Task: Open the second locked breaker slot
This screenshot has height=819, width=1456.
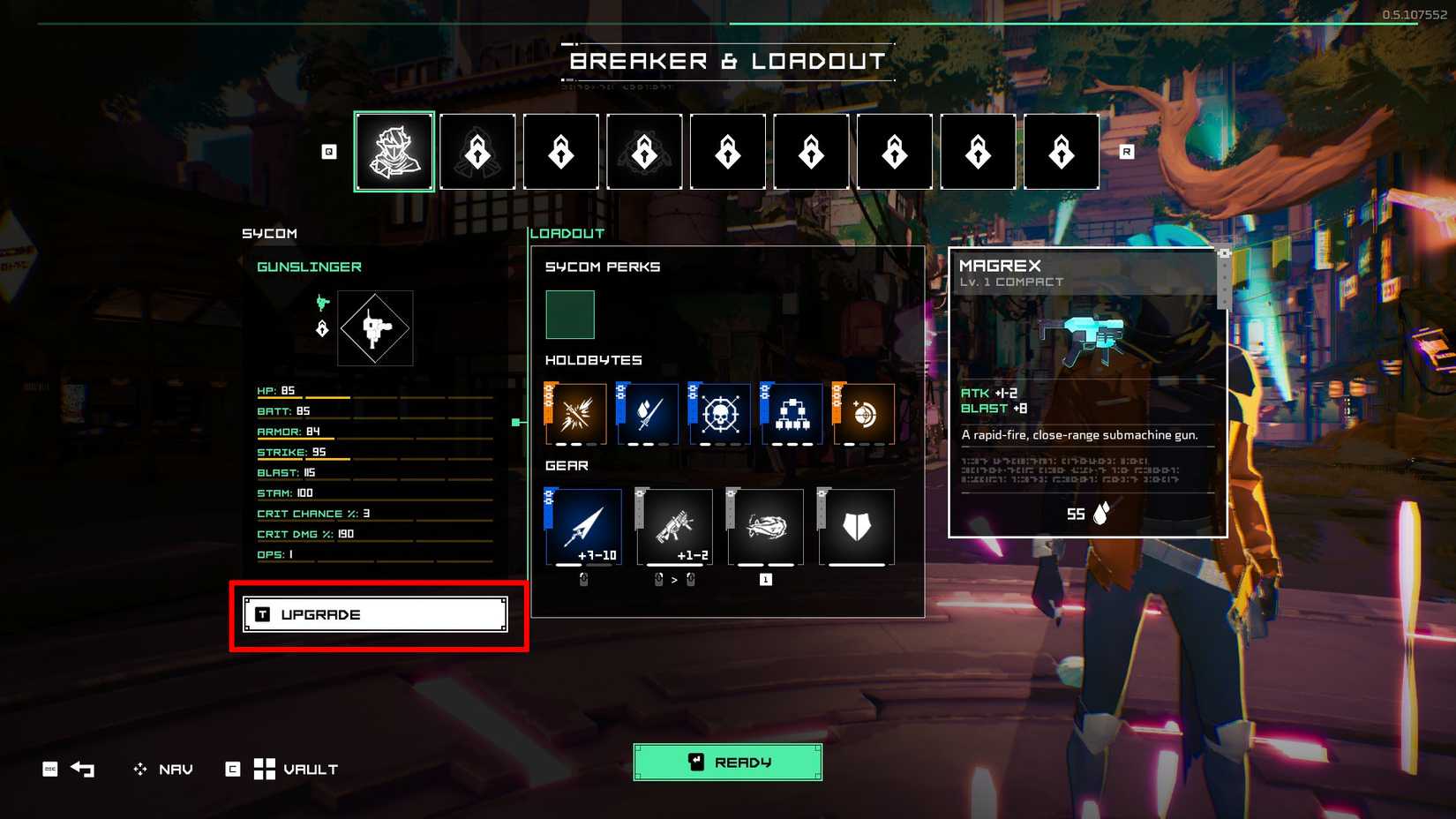Action: (x=477, y=151)
